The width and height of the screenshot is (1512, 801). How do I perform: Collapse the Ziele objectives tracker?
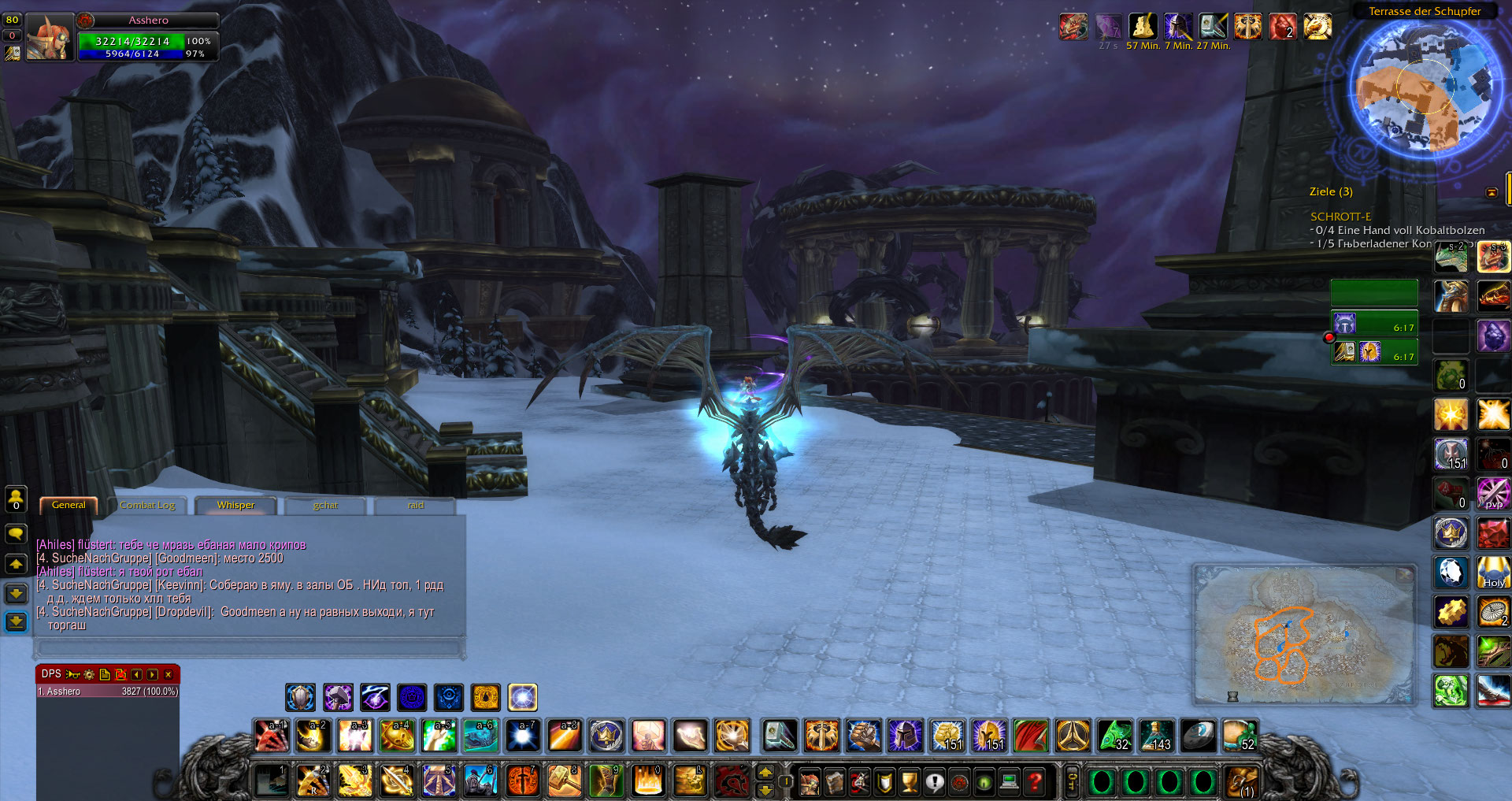pyautogui.click(x=1492, y=192)
